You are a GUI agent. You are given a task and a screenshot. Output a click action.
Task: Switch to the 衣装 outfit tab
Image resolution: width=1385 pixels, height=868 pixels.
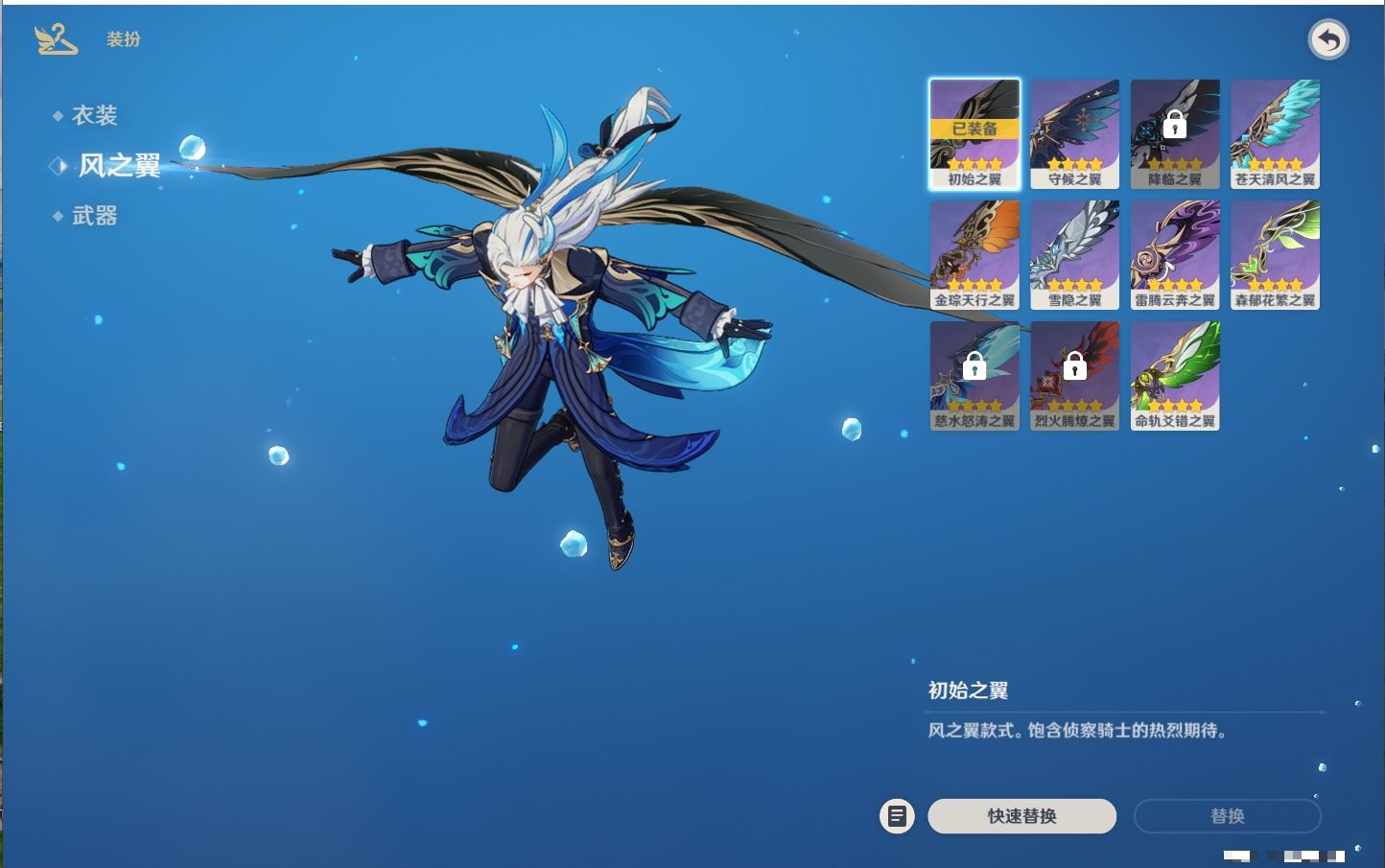point(94,116)
